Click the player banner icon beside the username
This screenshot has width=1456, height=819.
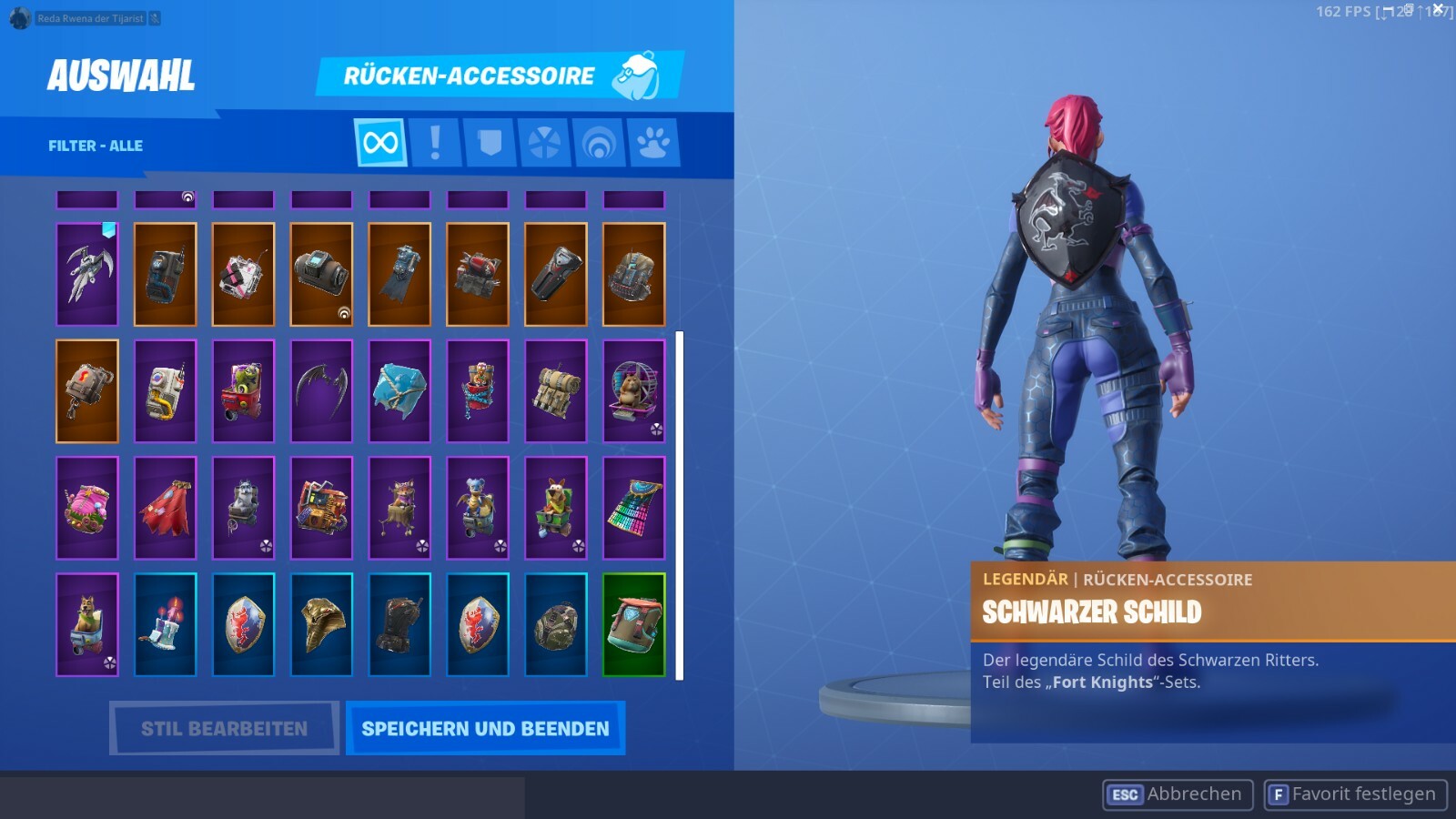coord(18,18)
